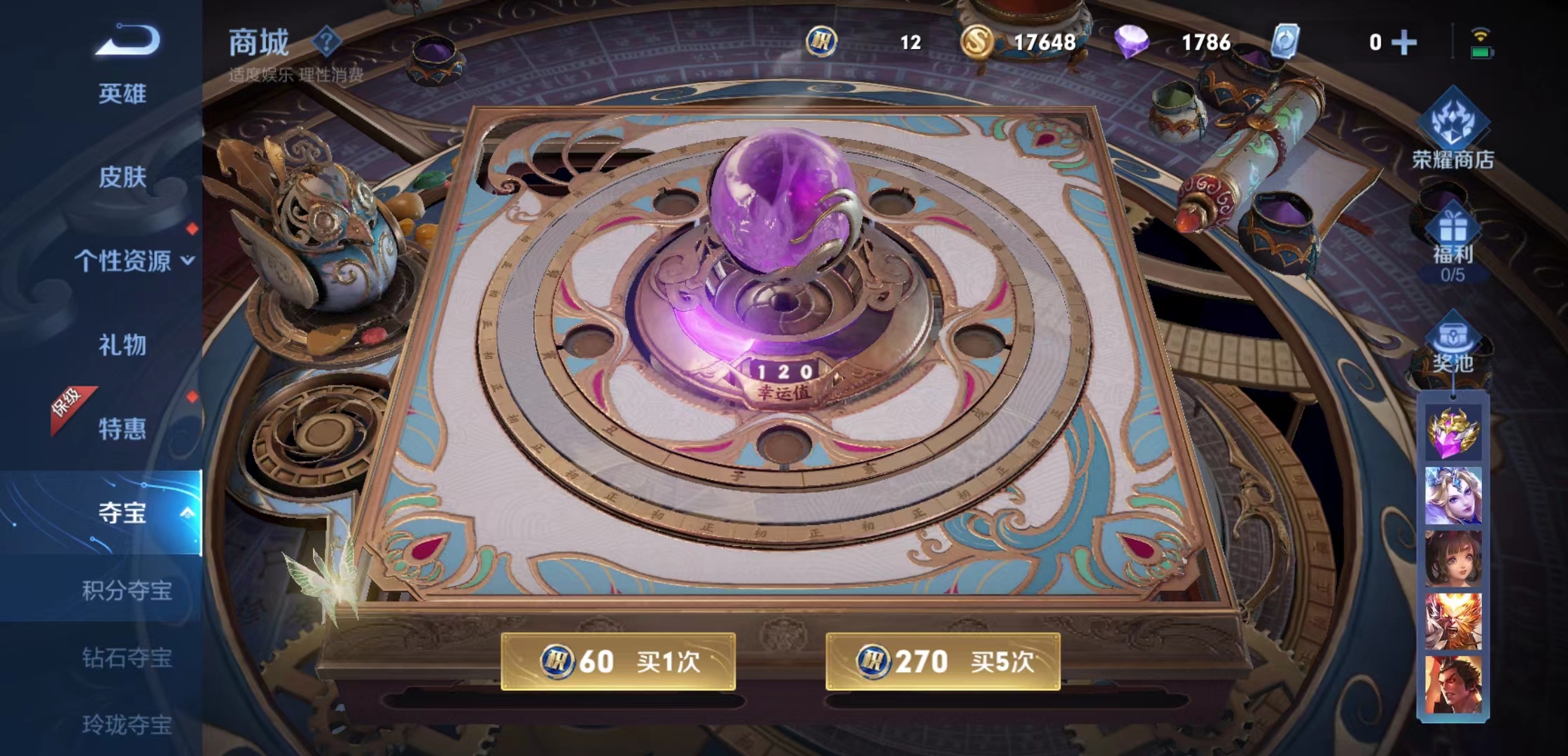
Task: Click the 积分 points token icon
Action: coord(822,42)
